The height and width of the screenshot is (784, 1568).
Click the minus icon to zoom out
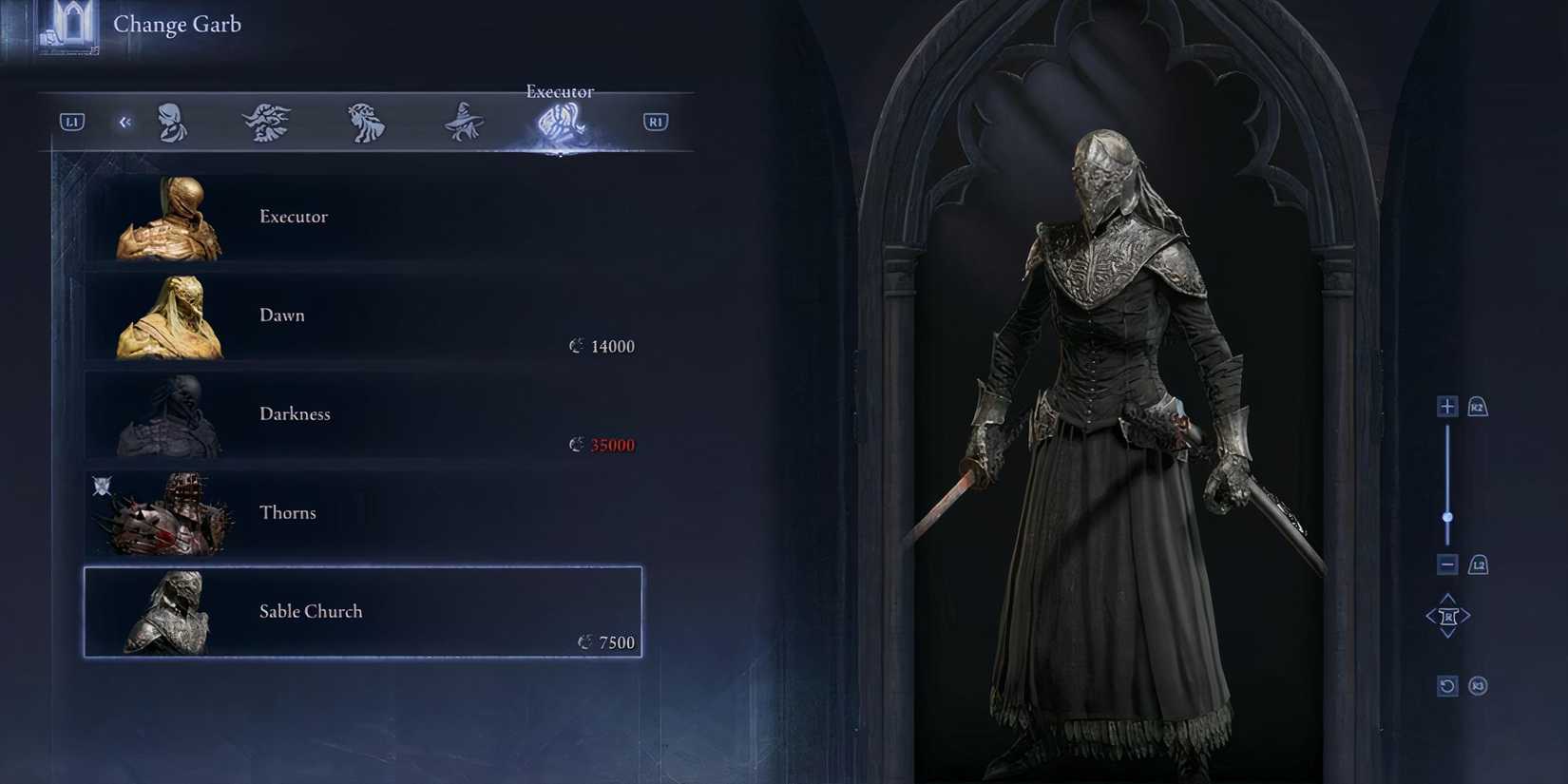tap(1447, 564)
